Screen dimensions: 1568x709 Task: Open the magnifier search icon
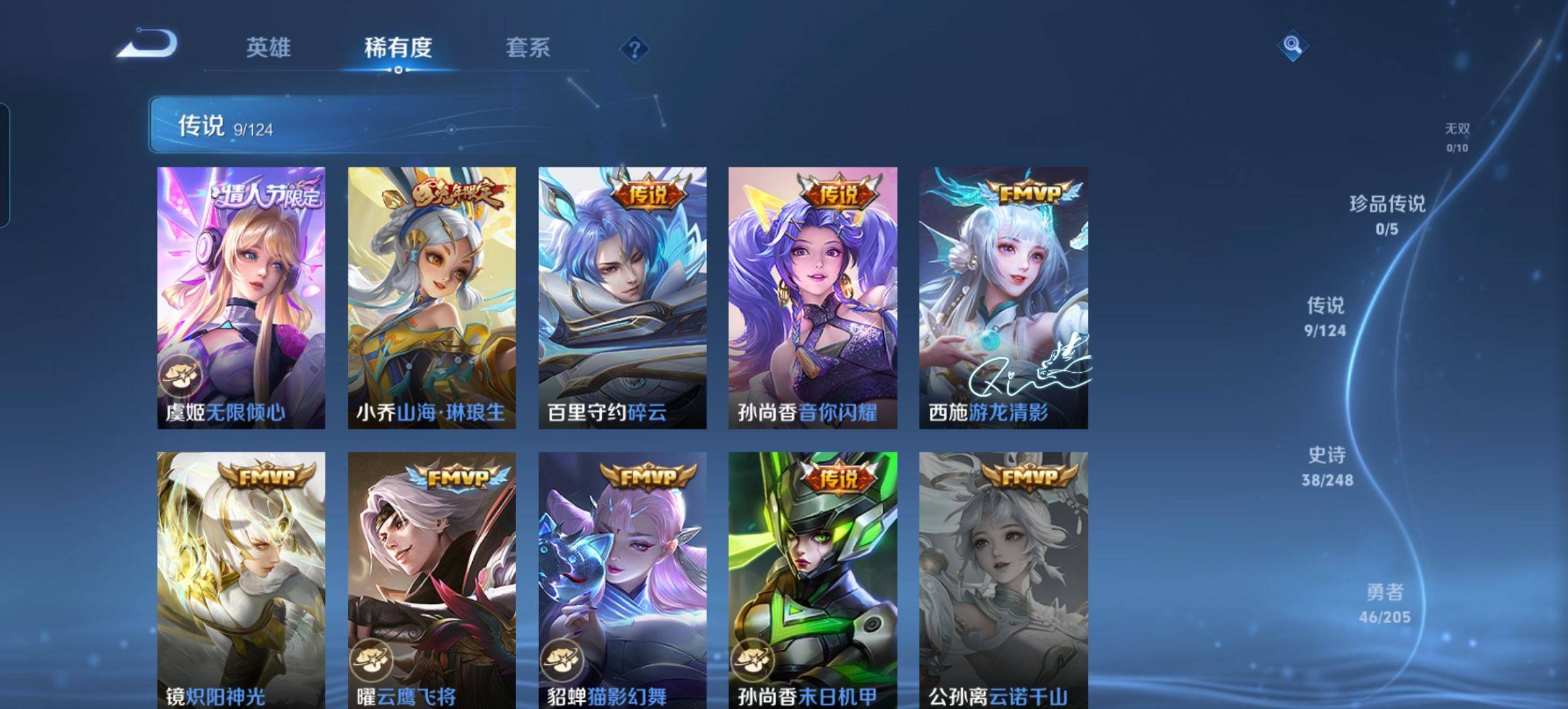coord(1292,45)
